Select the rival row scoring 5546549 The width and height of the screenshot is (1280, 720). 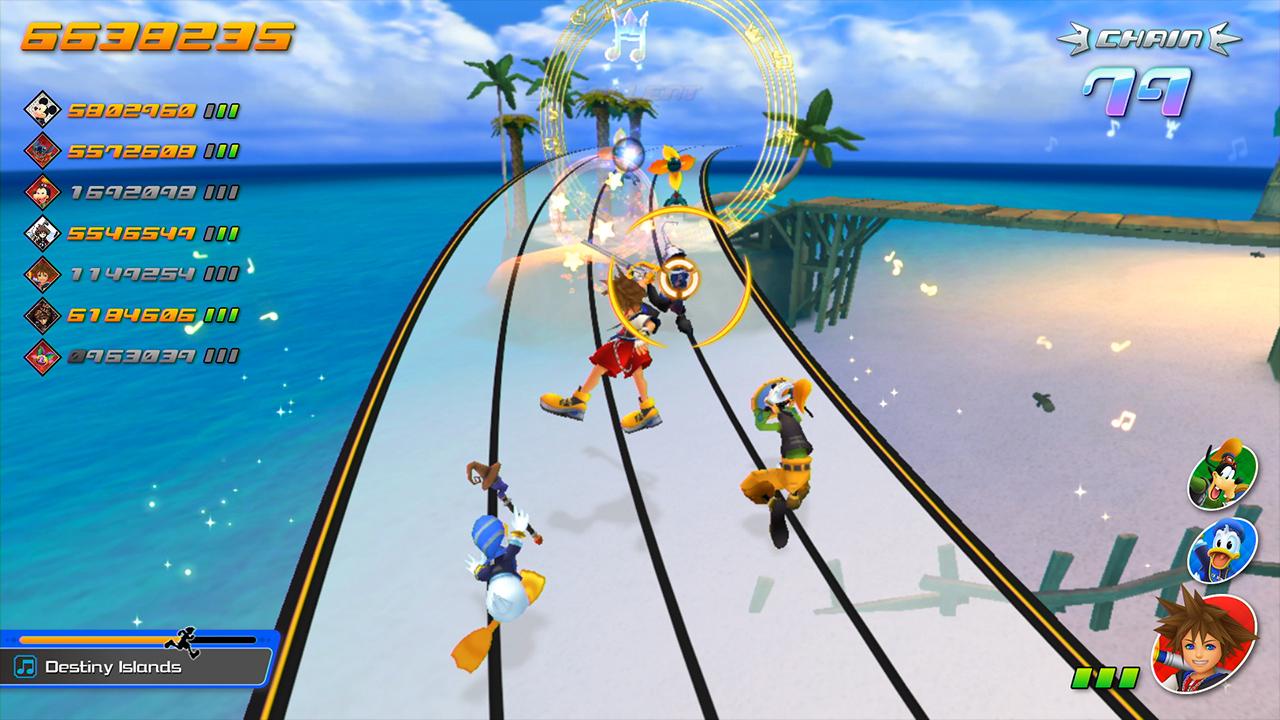[132, 233]
